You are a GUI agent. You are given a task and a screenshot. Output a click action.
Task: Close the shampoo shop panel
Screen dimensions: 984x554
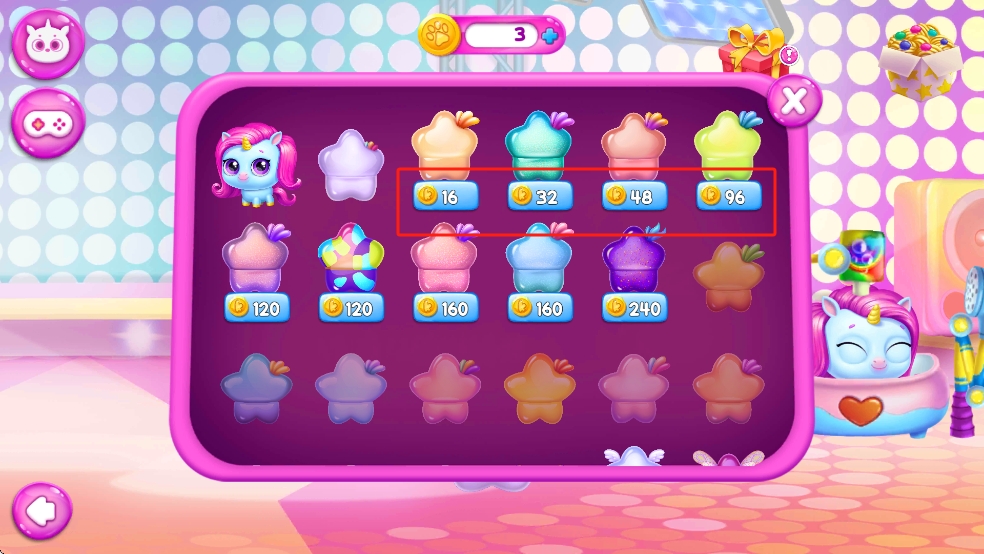[794, 100]
